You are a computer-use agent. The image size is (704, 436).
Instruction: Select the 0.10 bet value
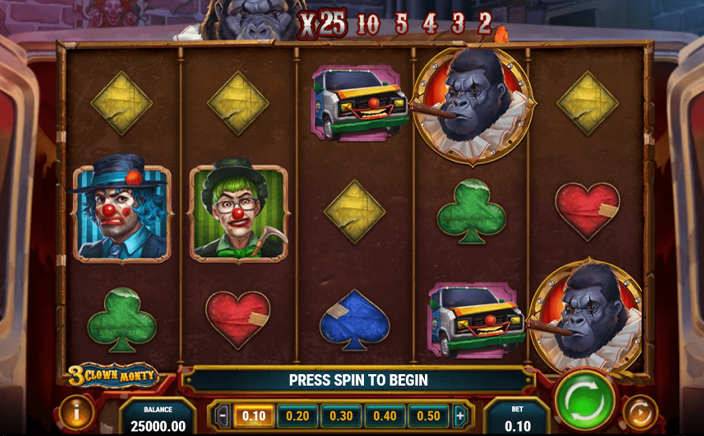(x=254, y=416)
